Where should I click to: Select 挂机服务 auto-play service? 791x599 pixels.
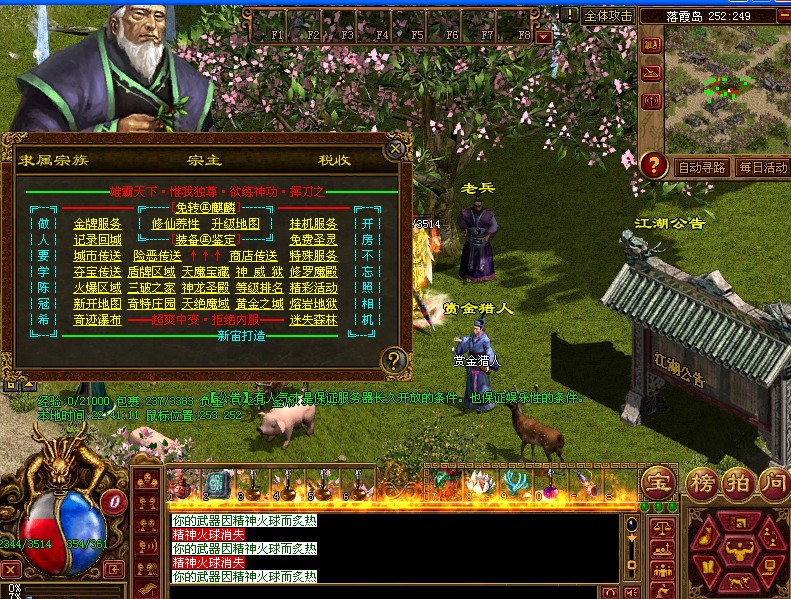313,224
